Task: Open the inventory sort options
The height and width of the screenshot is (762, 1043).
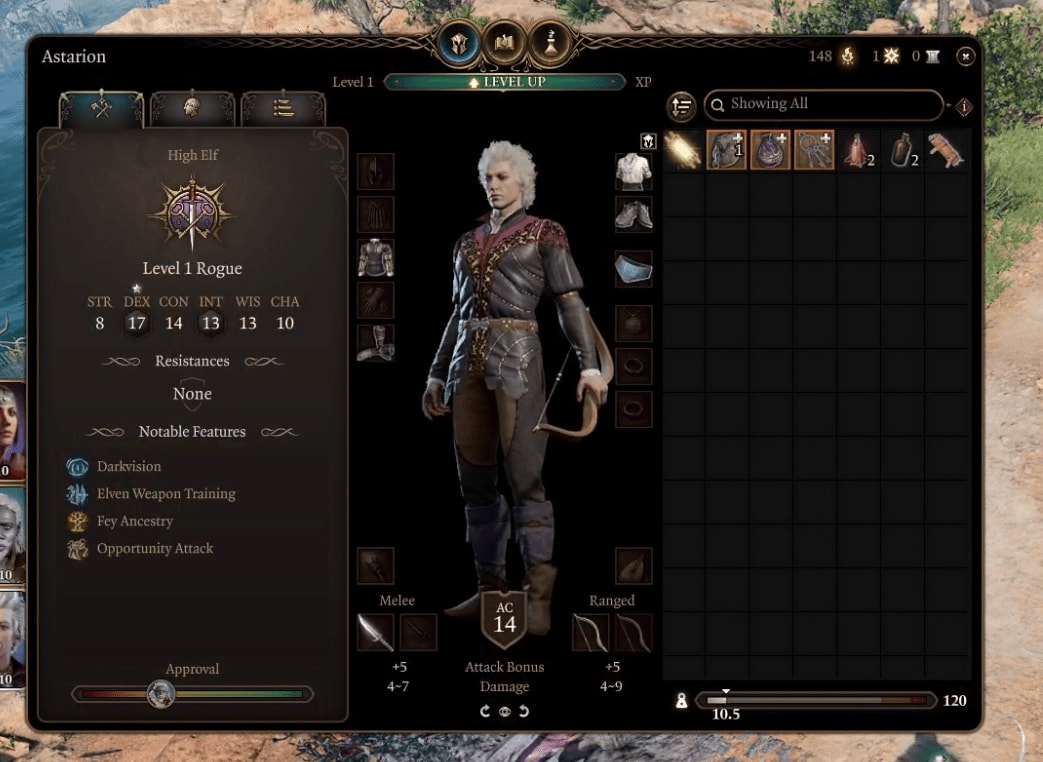Action: [682, 106]
